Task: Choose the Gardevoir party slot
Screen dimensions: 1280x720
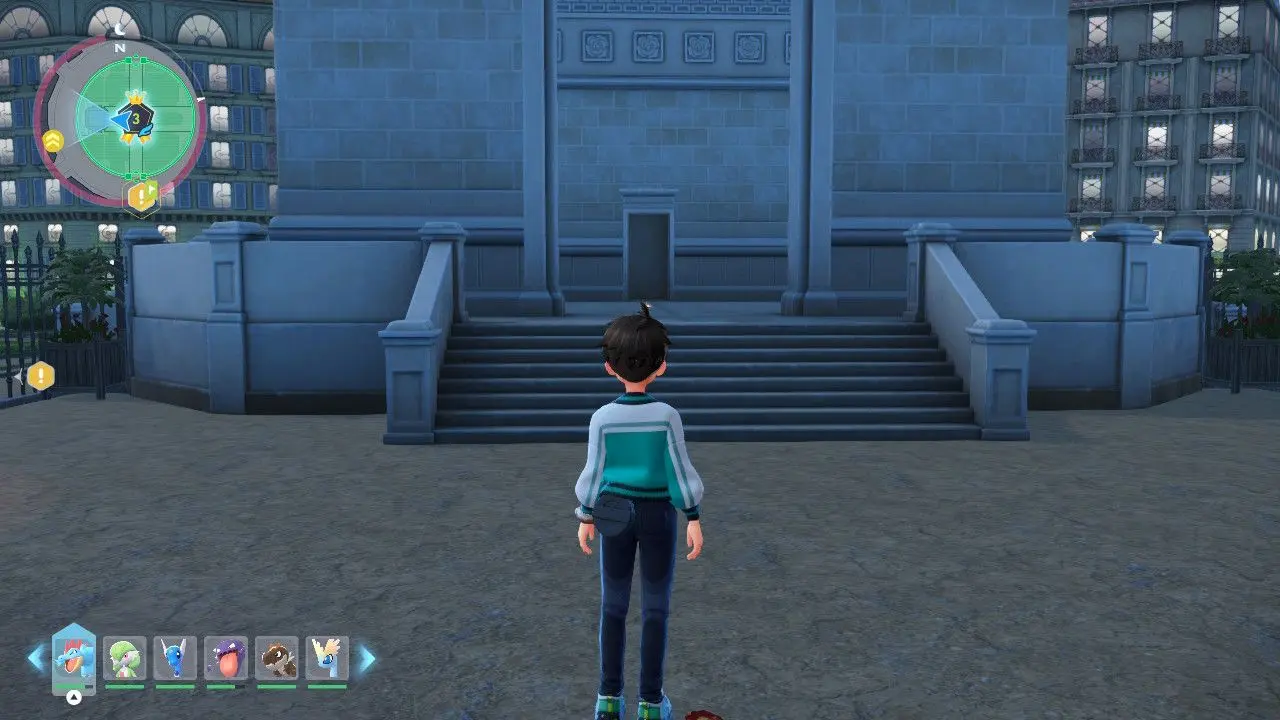Action: (124, 659)
